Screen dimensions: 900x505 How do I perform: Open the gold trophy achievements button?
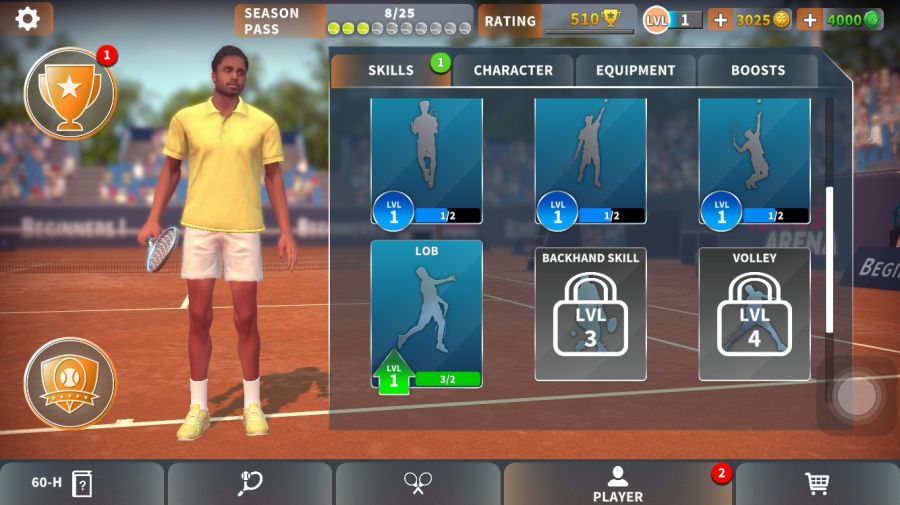(69, 93)
